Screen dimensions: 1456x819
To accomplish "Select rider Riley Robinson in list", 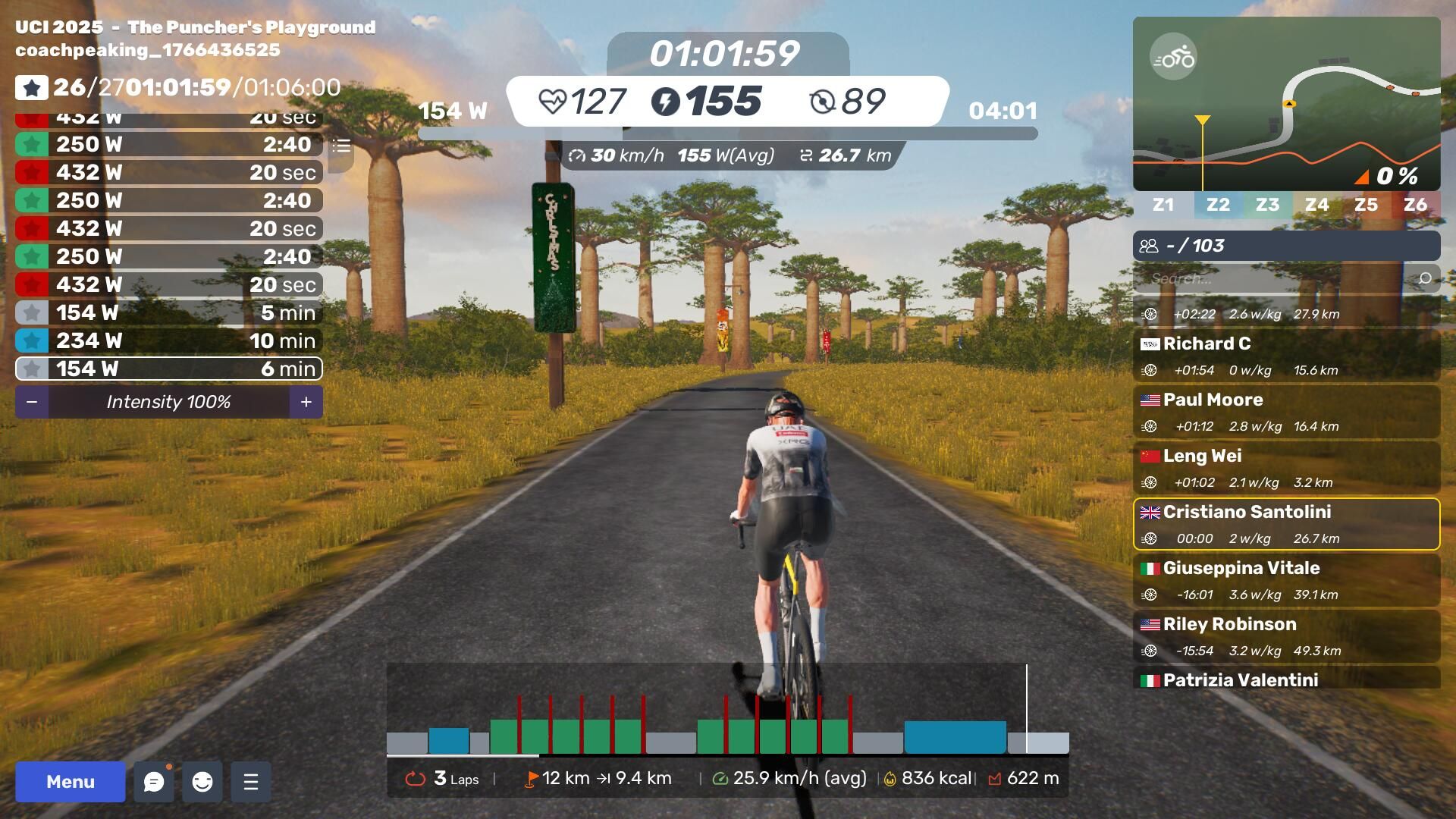I will (x=1286, y=635).
